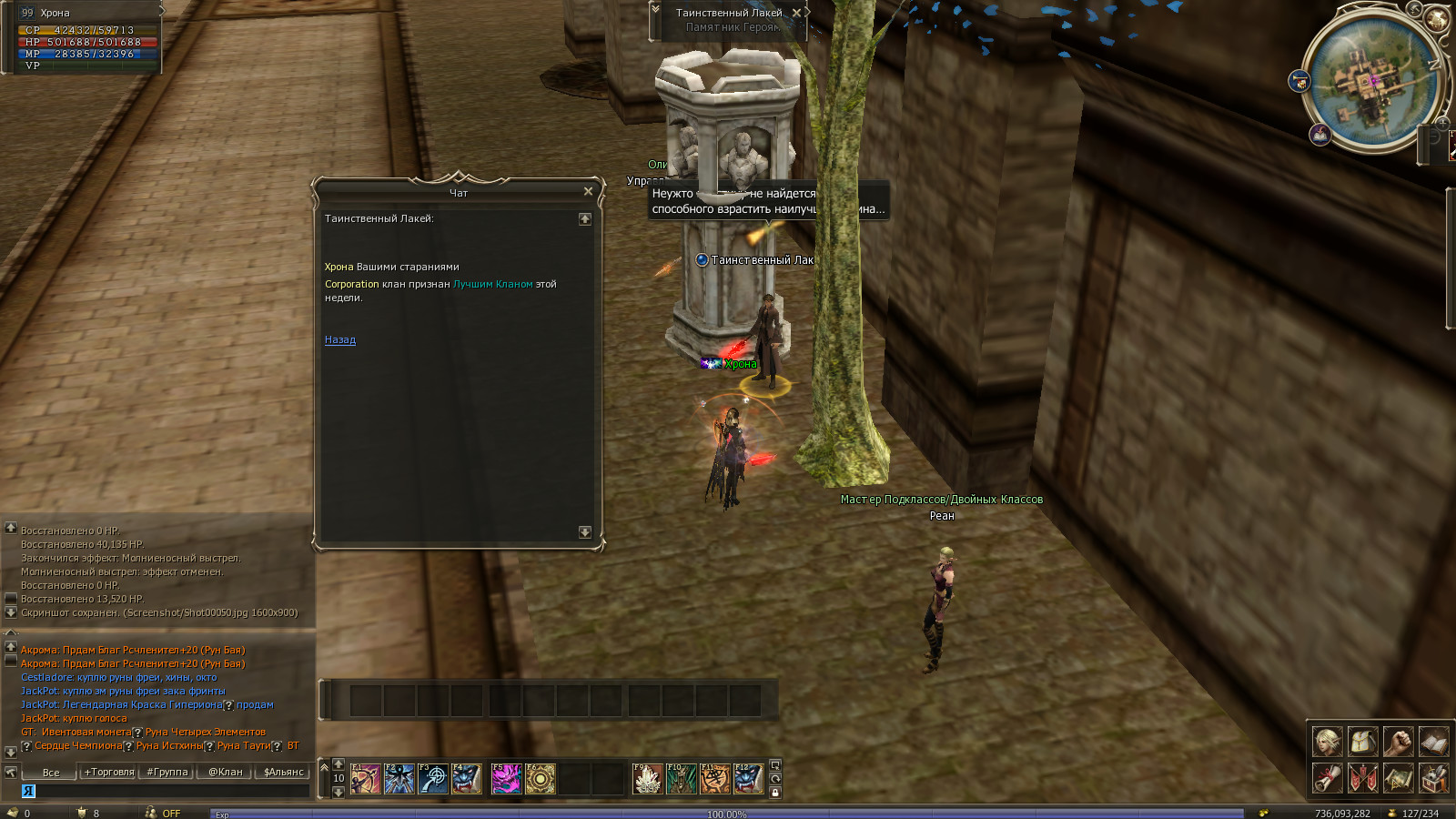Activate the F1 archer skill
The height and width of the screenshot is (819, 1456).
(x=366, y=779)
